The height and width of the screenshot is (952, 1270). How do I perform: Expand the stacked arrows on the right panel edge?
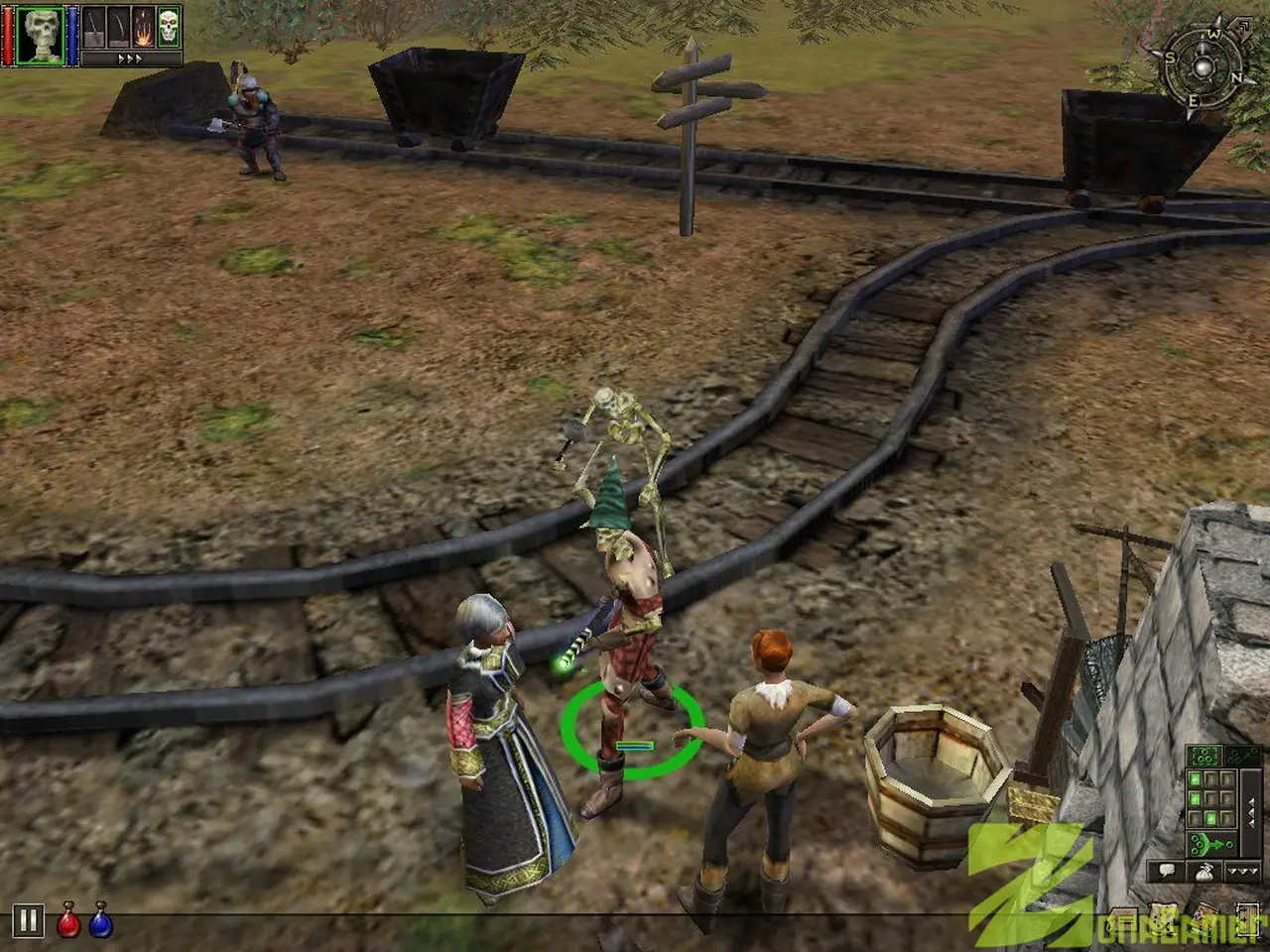pyautogui.click(x=1251, y=811)
